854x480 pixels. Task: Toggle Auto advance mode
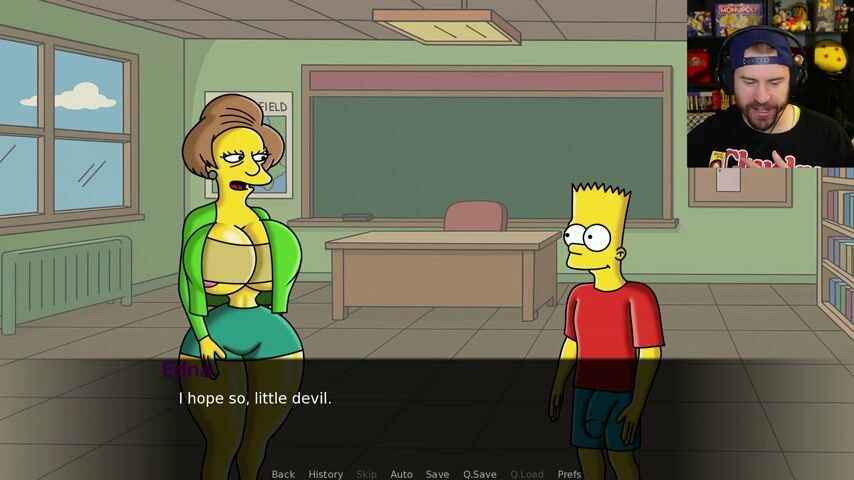[x=401, y=474]
